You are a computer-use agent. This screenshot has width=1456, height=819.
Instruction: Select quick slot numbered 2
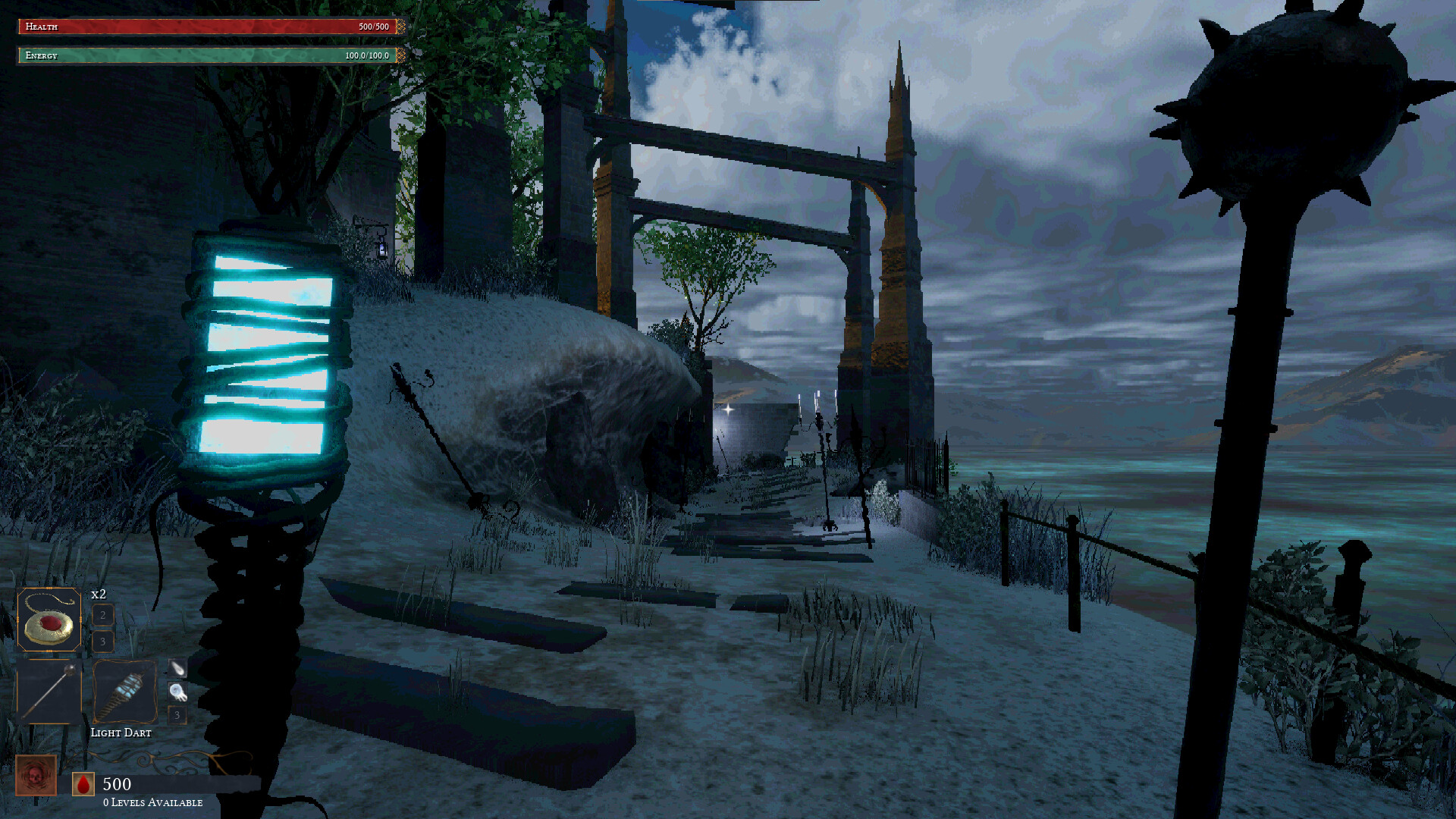tap(103, 616)
